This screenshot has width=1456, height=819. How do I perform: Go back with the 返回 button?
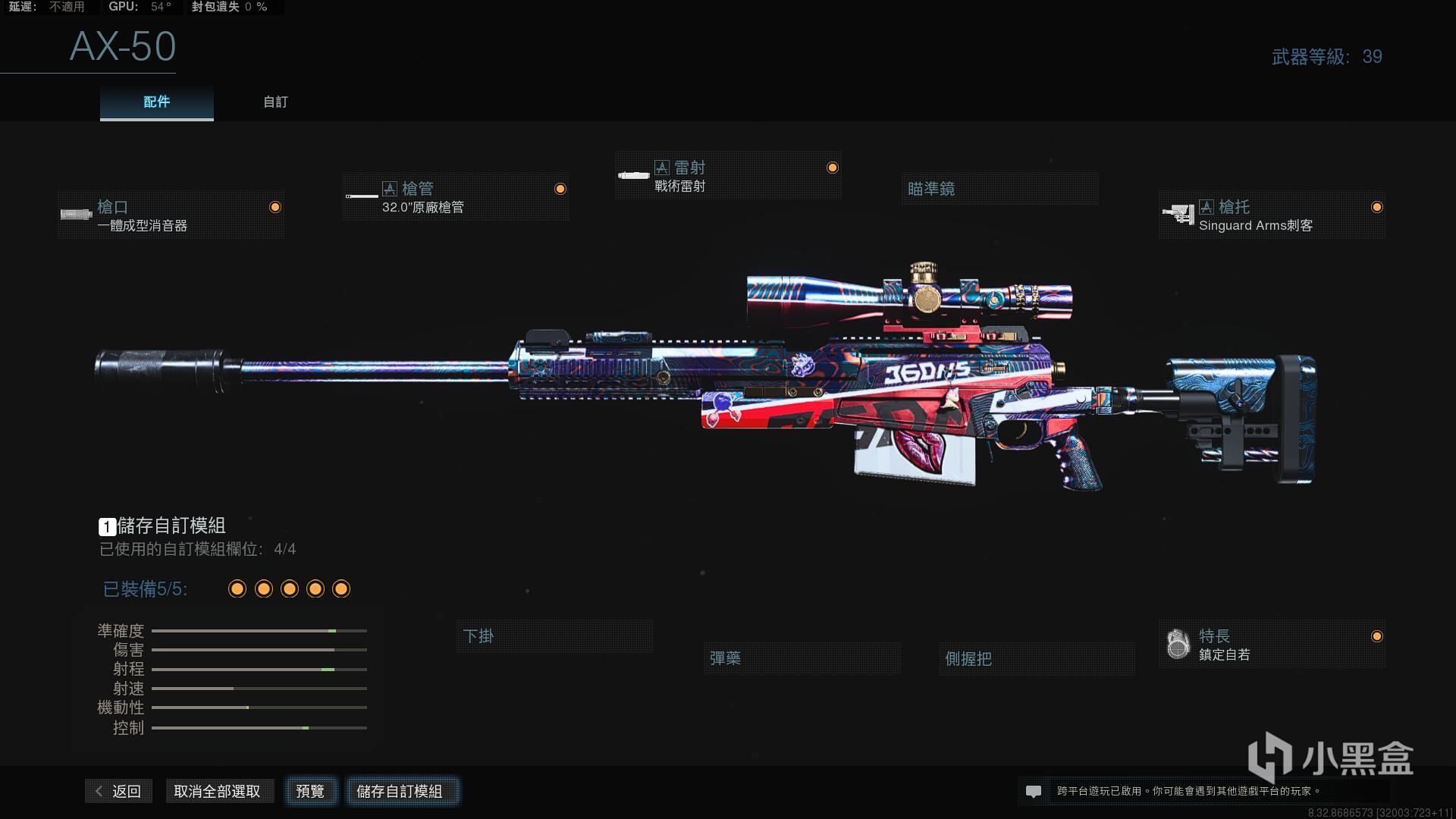pyautogui.click(x=119, y=791)
